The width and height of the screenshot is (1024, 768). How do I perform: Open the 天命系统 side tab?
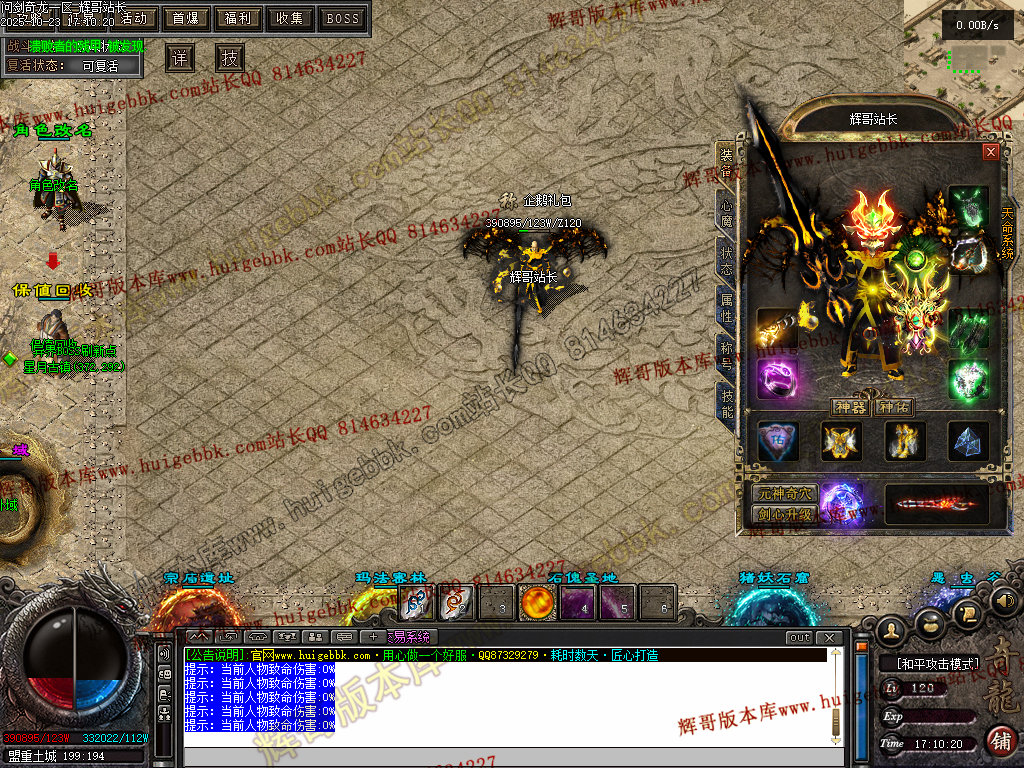(1007, 232)
